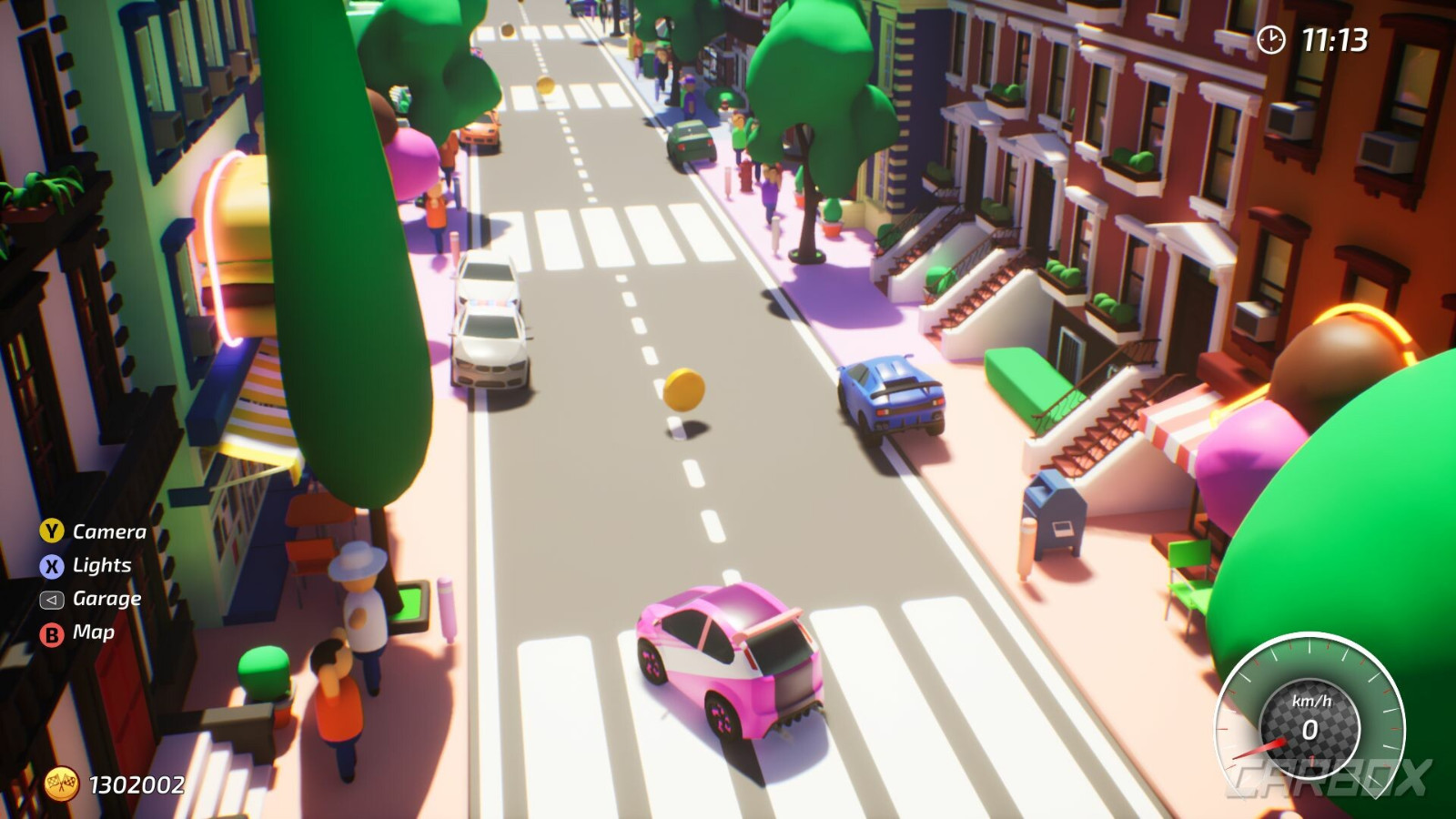Click the Garage button prompt icon
1456x819 pixels.
tap(52, 599)
